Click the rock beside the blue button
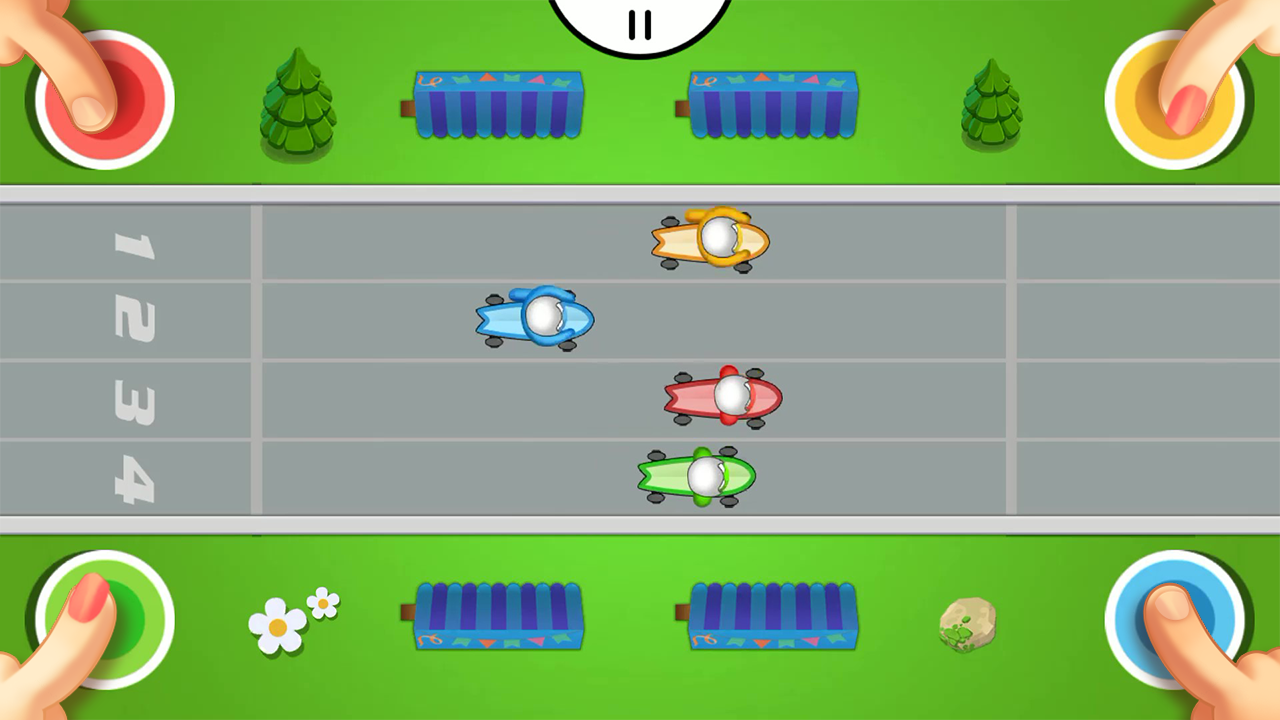1280x720 pixels. pyautogui.click(x=966, y=623)
